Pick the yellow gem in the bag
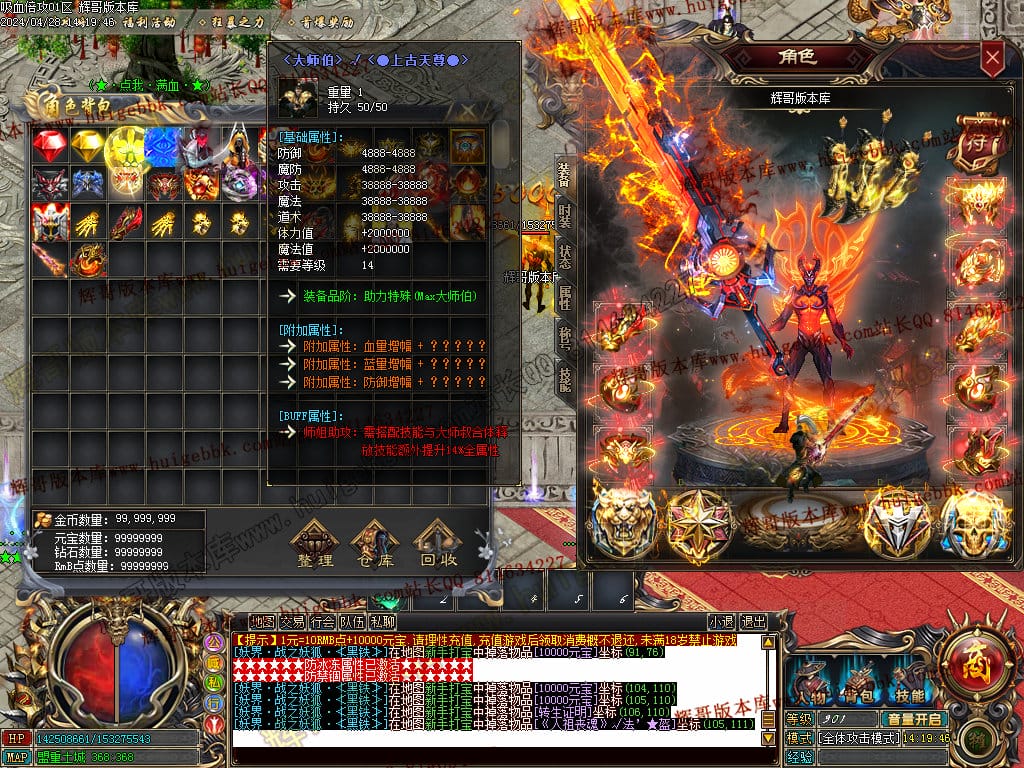The height and width of the screenshot is (768, 1024). [87, 146]
